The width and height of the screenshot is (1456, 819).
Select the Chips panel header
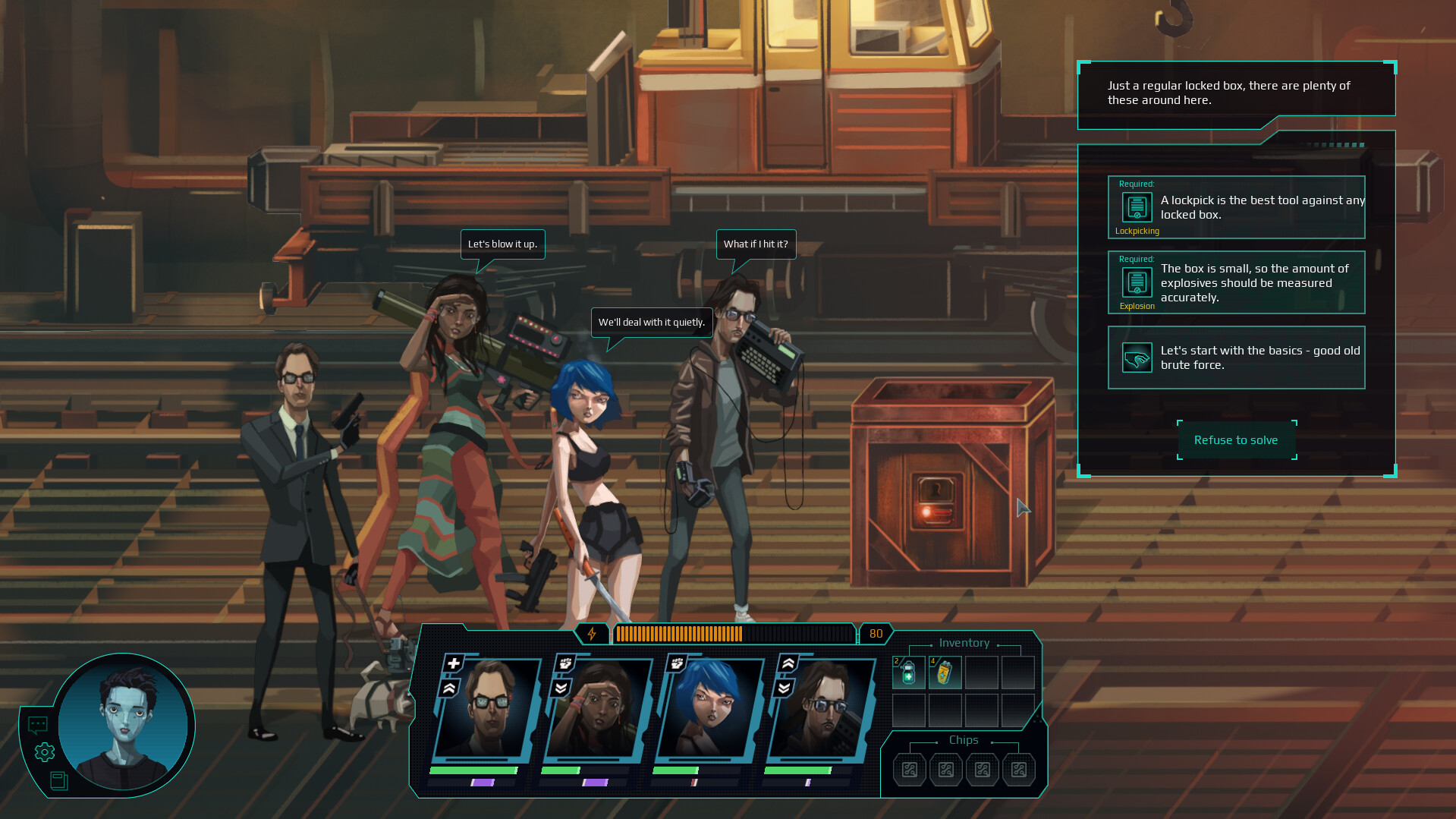[962, 740]
